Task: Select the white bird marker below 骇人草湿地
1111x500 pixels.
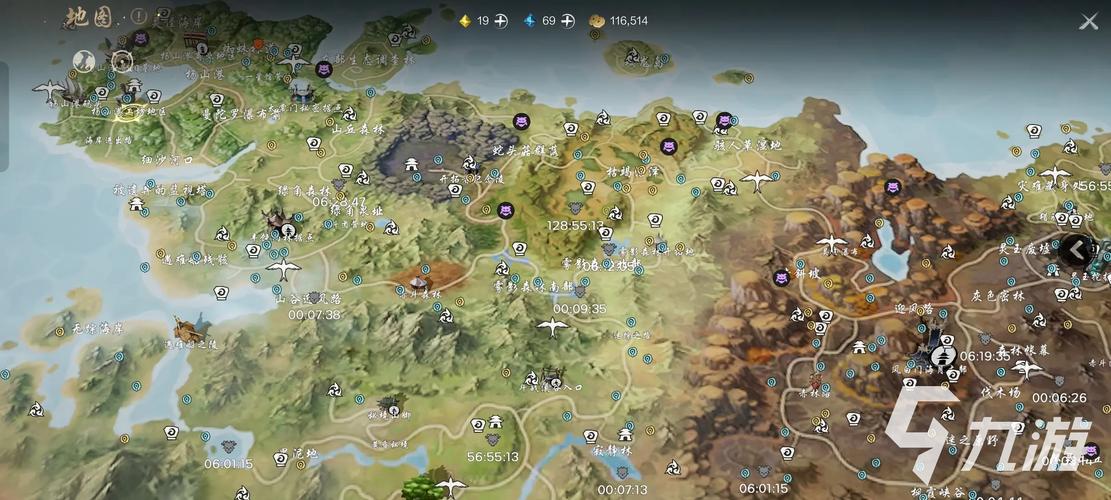Action: click(x=757, y=181)
